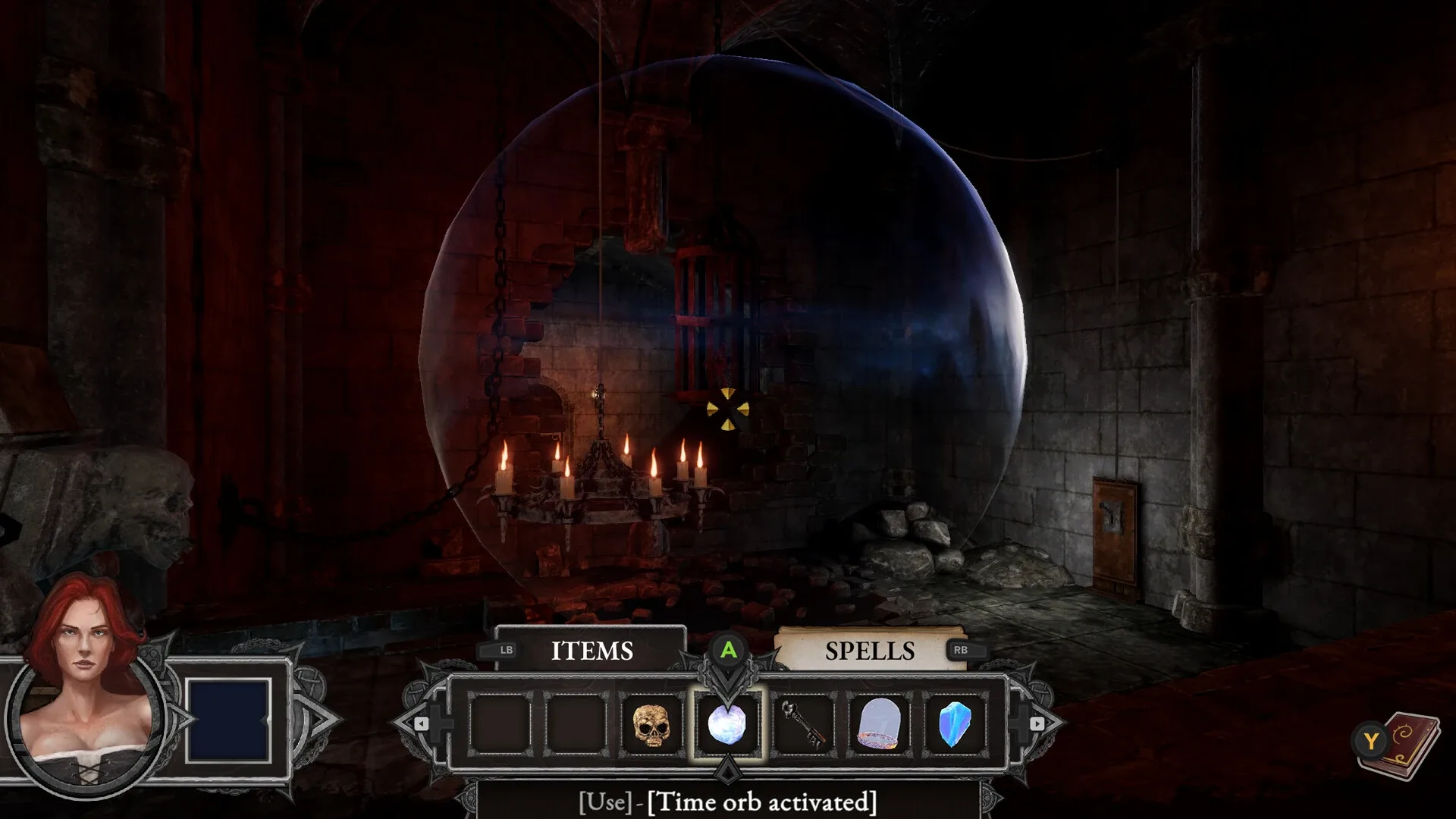Switch to the ITEMS tab
Image resolution: width=1456 pixels, height=819 pixels.
(591, 651)
